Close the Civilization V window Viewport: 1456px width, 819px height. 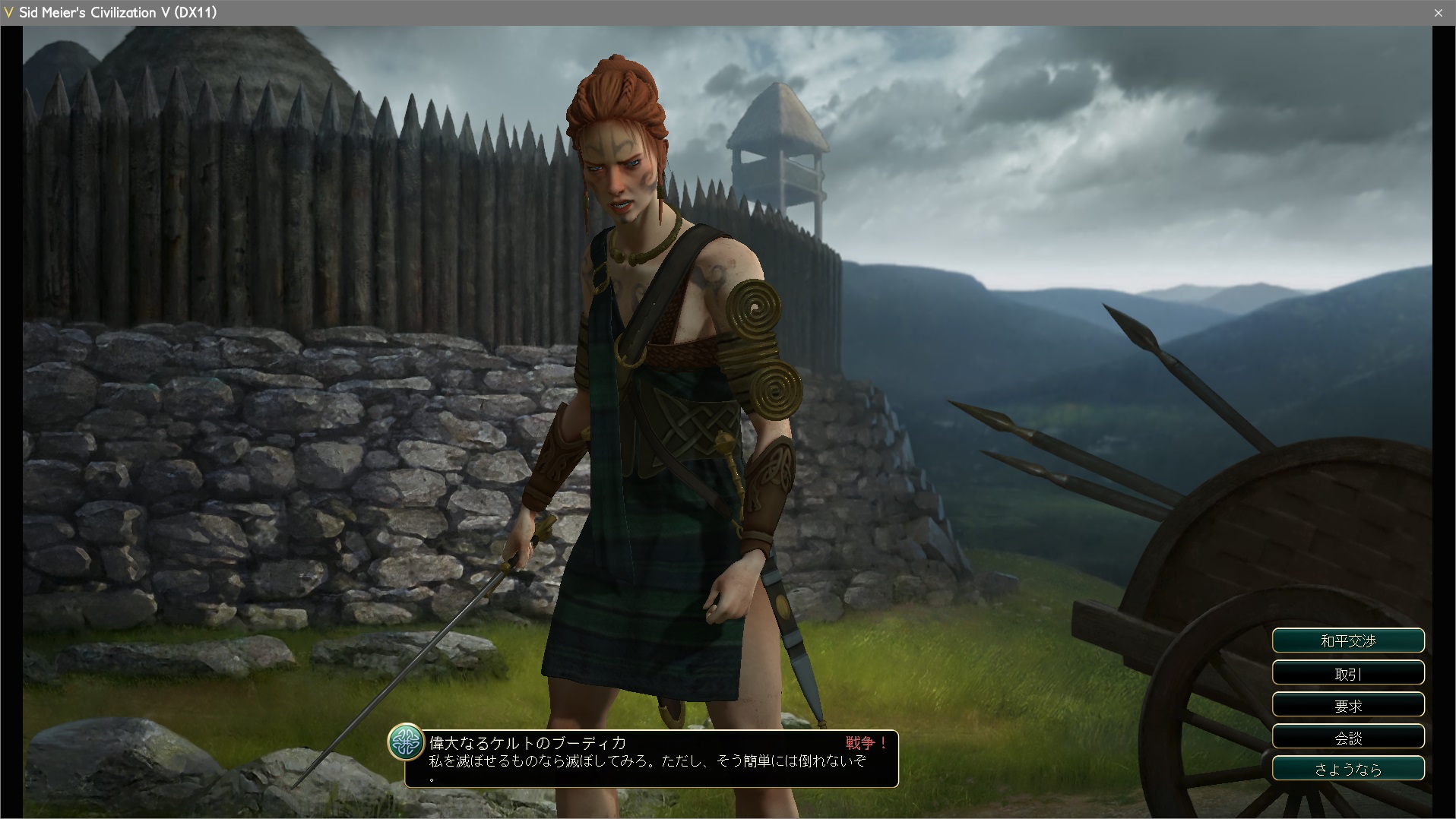[x=1438, y=13]
